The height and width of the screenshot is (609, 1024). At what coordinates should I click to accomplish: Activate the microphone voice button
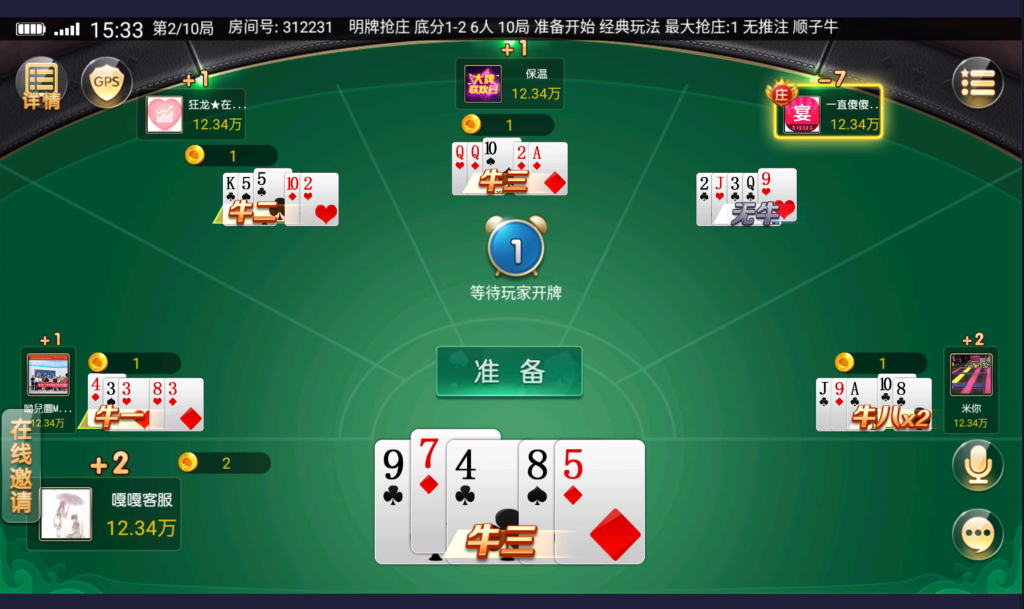tap(977, 466)
